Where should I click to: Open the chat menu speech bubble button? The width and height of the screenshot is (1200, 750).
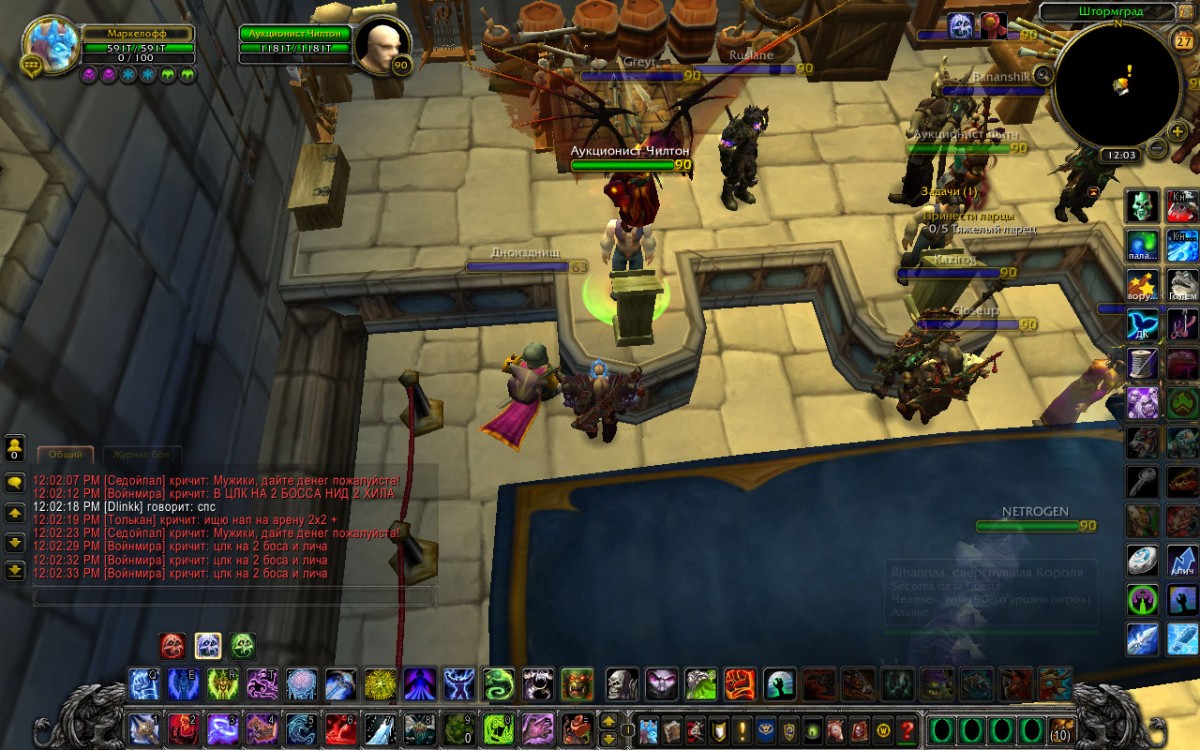tap(15, 481)
